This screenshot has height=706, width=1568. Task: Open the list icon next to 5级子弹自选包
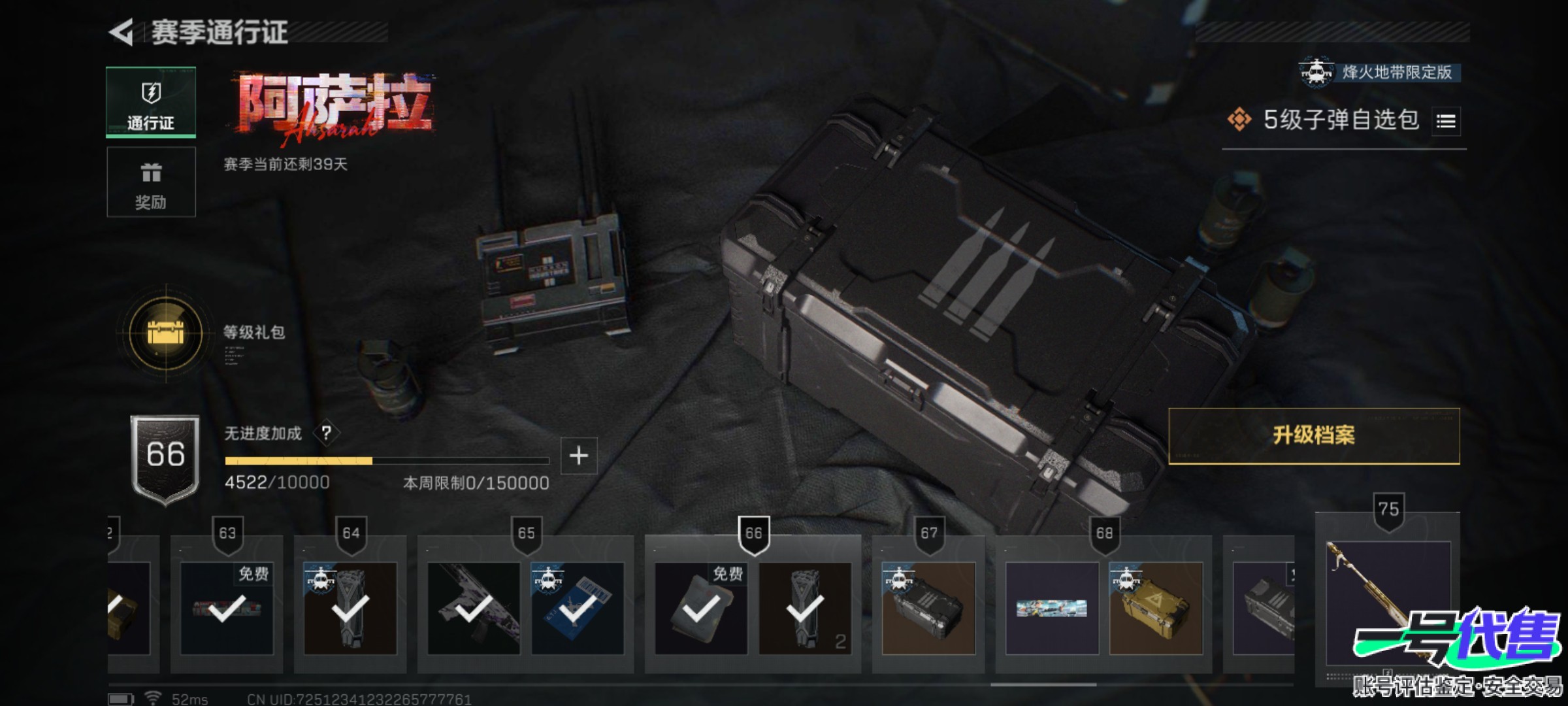click(1446, 121)
